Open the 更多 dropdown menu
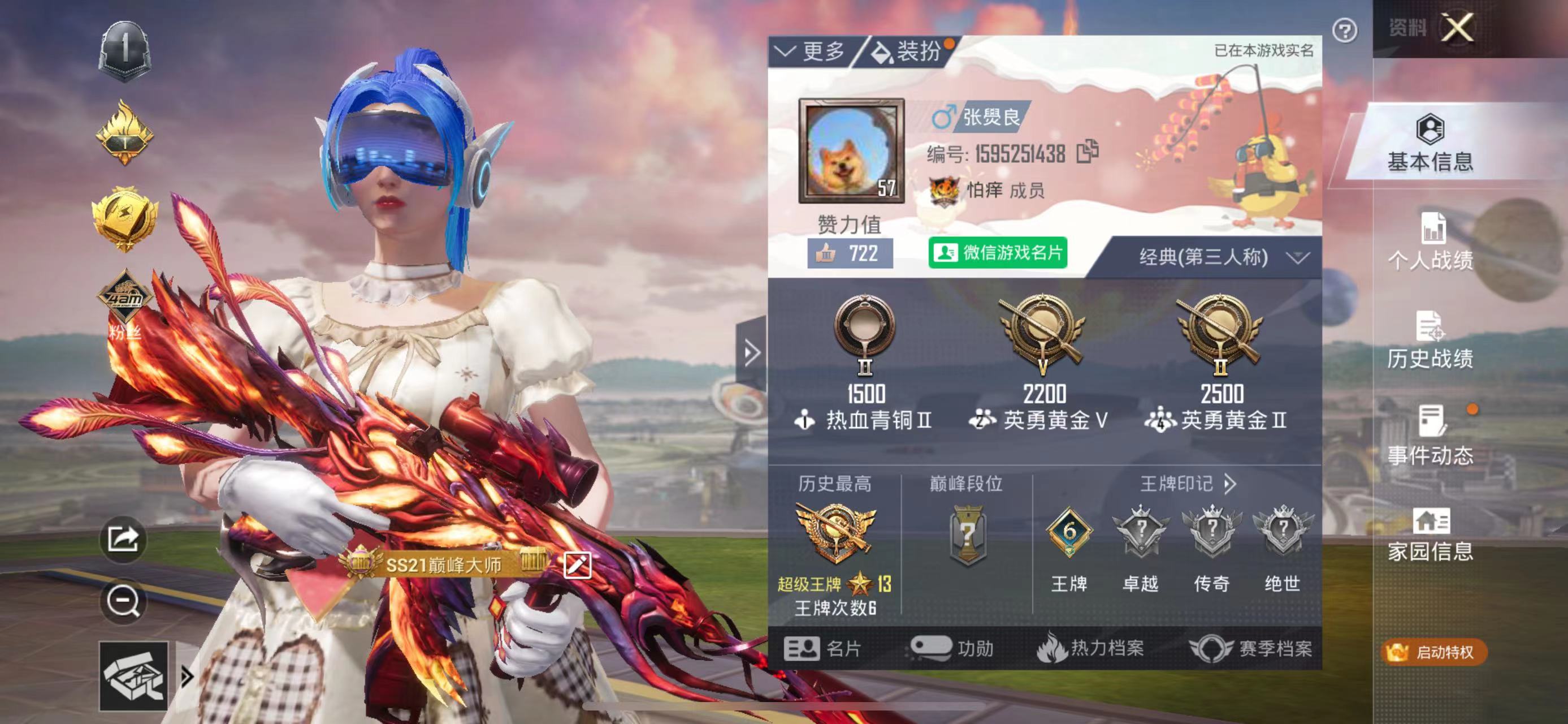The height and width of the screenshot is (724, 1568). click(x=811, y=52)
